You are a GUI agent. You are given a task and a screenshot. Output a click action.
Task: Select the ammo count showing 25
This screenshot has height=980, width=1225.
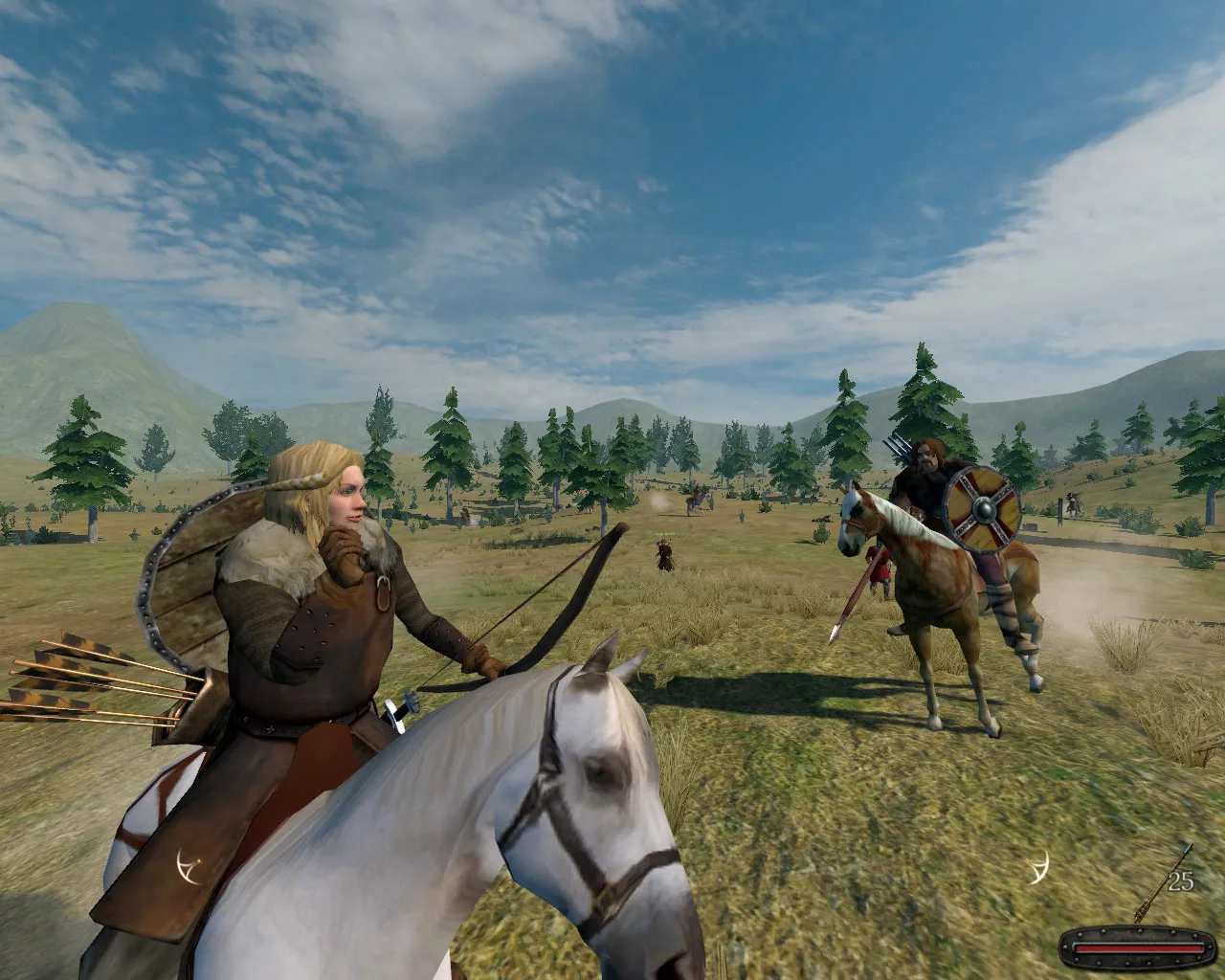point(1179,880)
